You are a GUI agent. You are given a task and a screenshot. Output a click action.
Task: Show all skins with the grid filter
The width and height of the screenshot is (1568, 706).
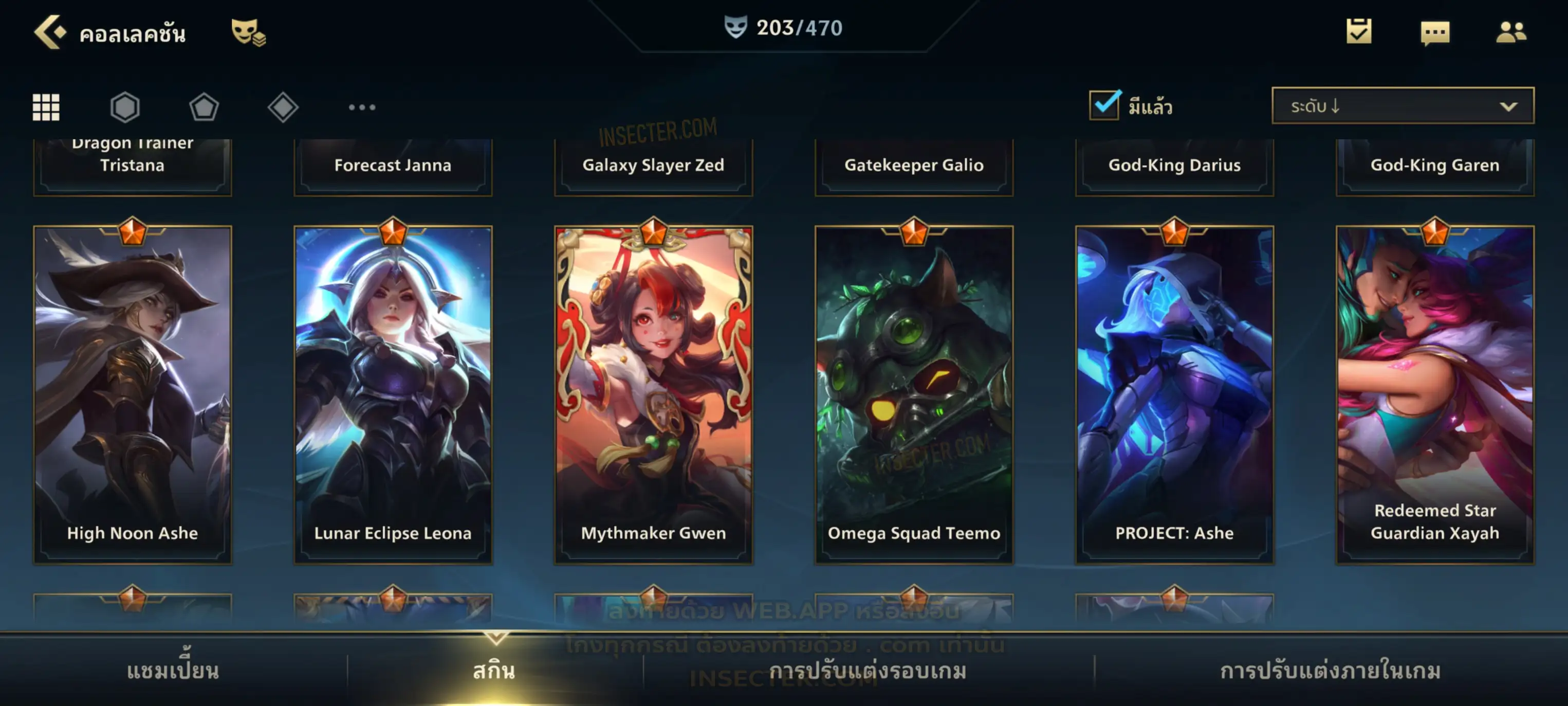pos(46,107)
